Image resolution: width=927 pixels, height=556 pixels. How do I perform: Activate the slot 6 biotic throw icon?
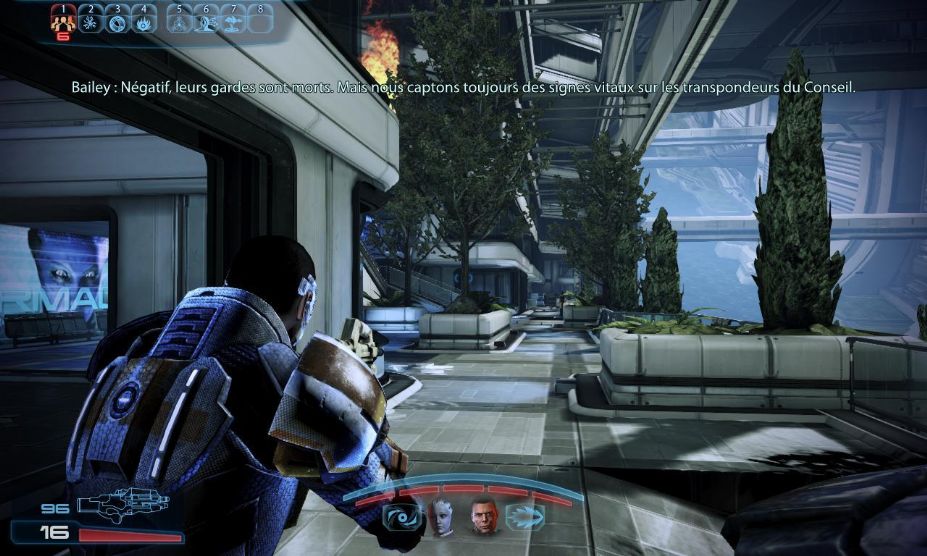(207, 21)
